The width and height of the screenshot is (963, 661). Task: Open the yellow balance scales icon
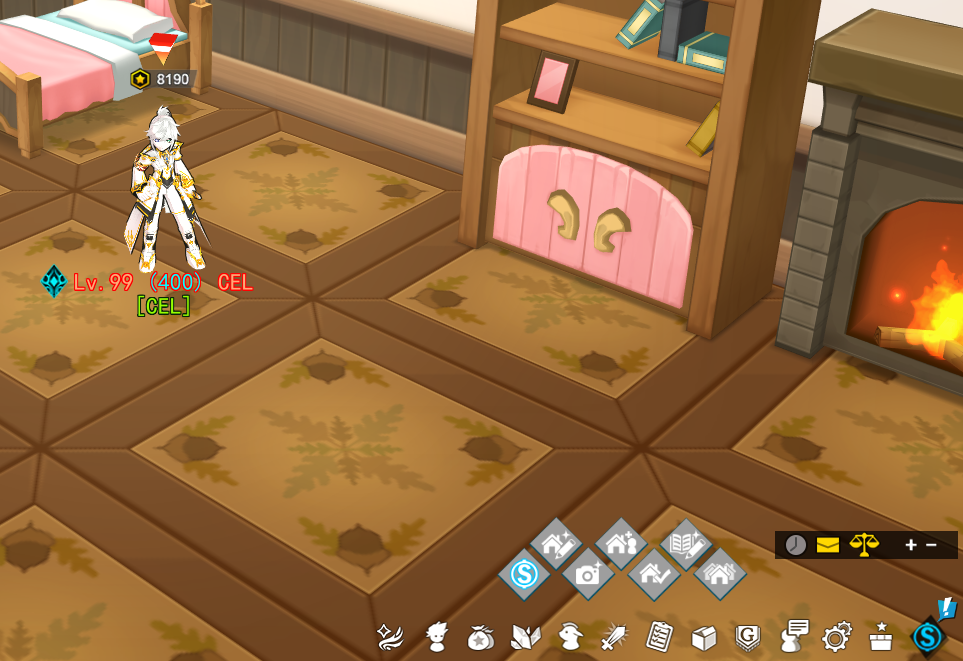[864, 545]
